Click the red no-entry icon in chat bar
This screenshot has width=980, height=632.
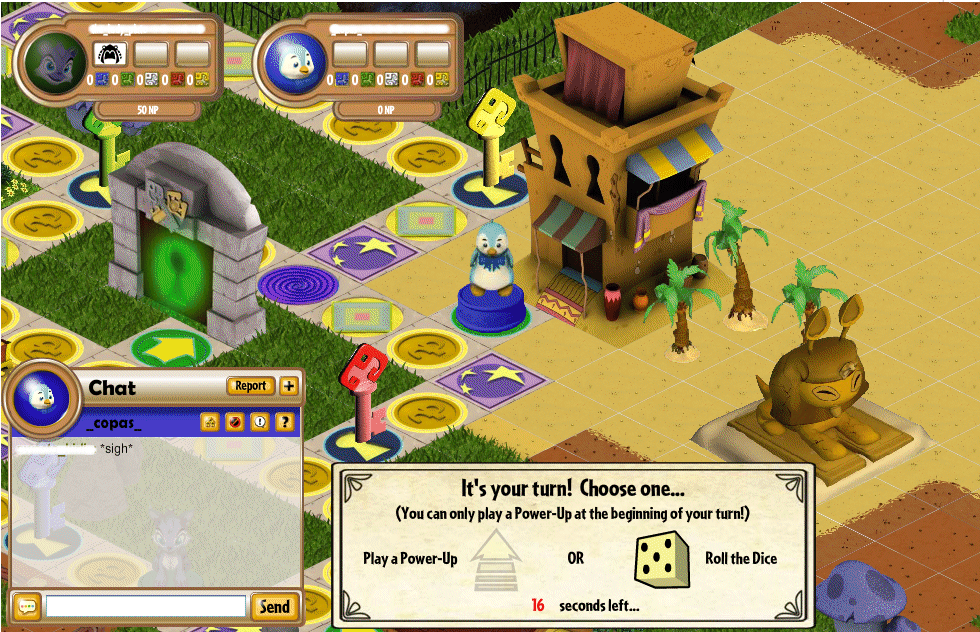(x=235, y=422)
